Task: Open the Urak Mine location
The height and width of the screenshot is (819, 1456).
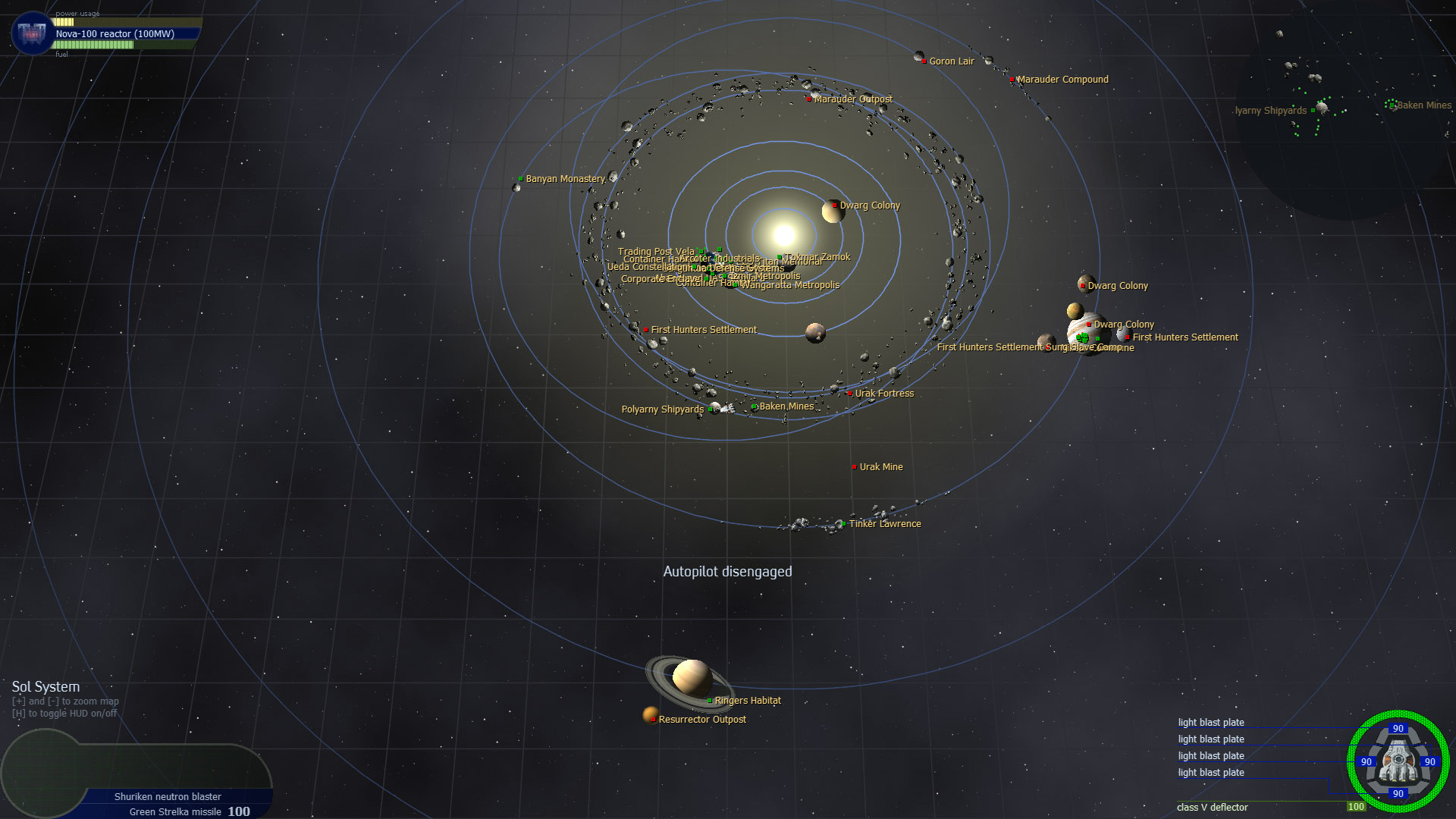Action: (x=853, y=466)
